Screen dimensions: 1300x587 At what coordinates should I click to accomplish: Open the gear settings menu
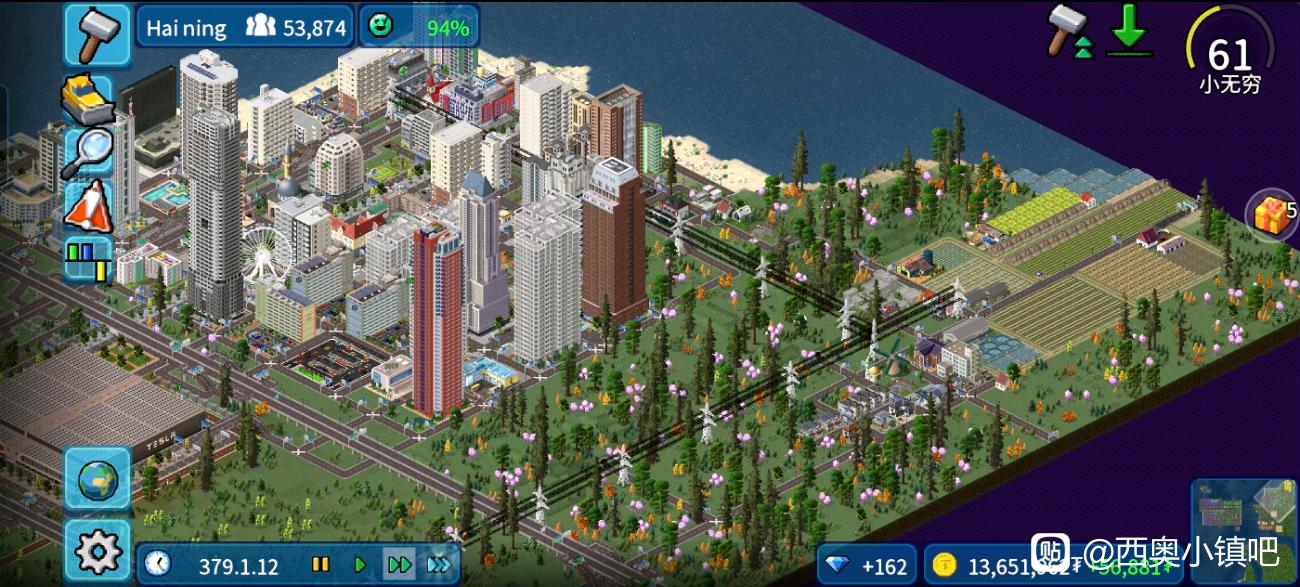pyautogui.click(x=98, y=550)
